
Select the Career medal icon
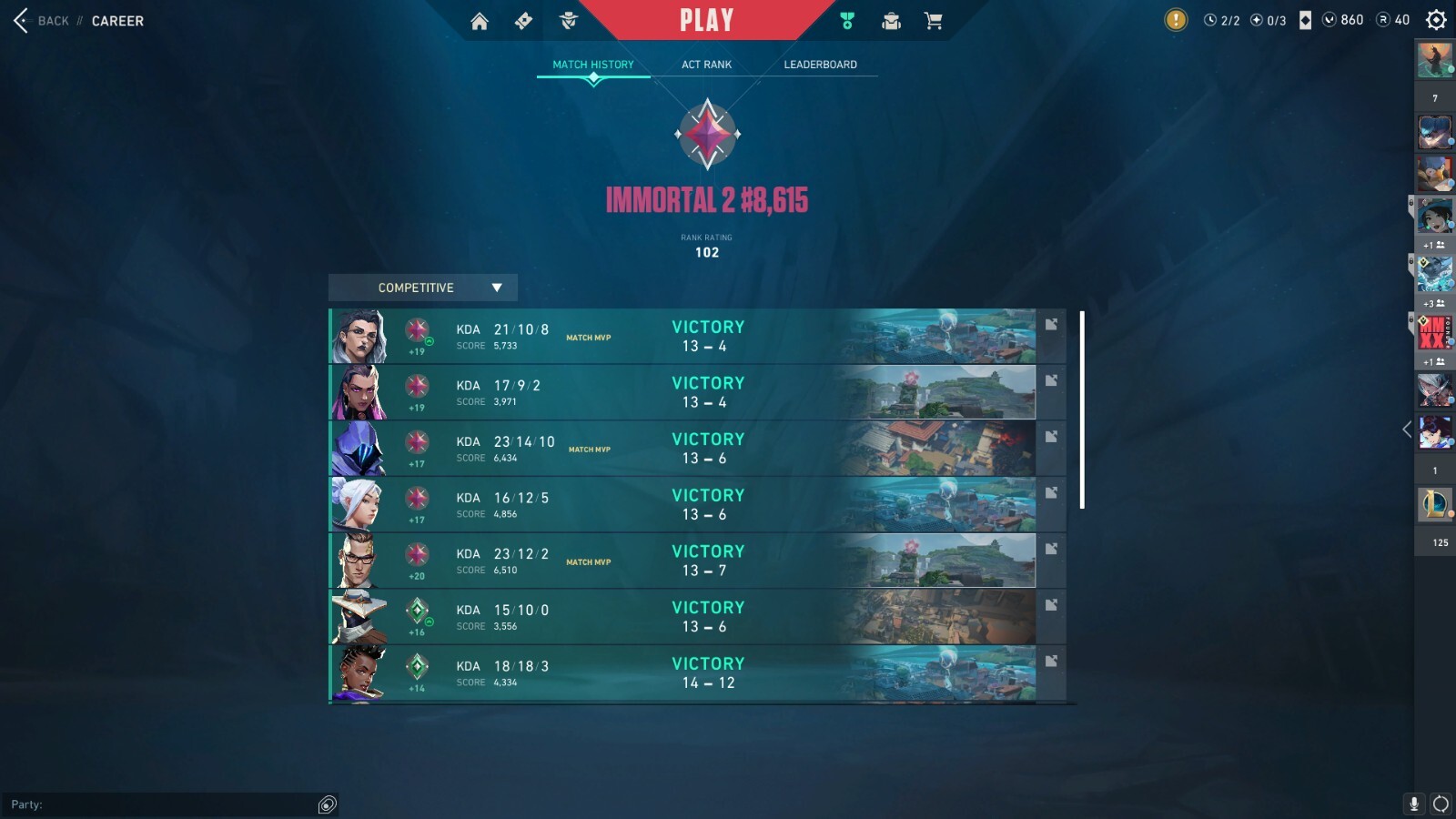click(x=845, y=20)
